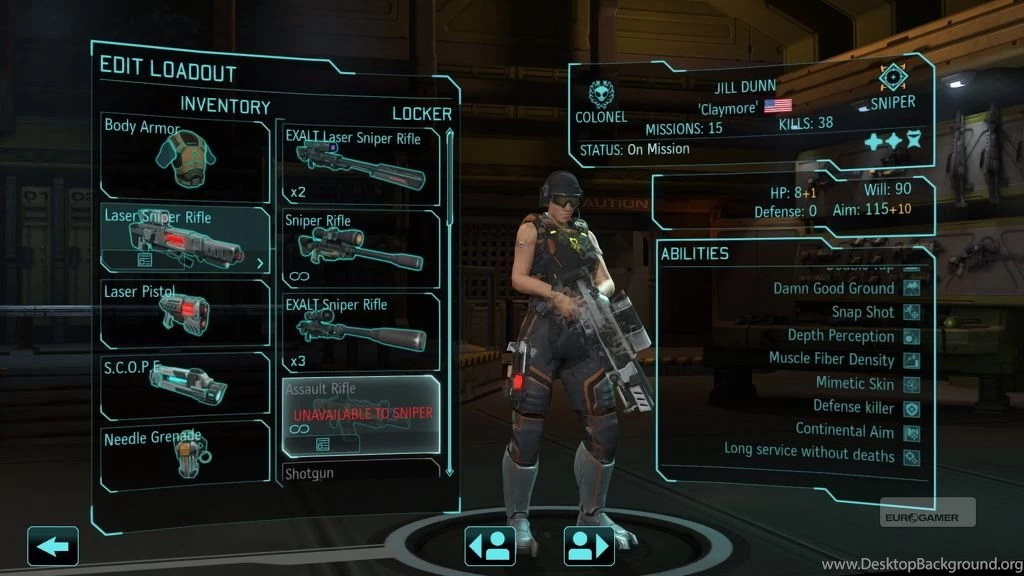Click the Mimetic Skin ability icon

point(912,384)
